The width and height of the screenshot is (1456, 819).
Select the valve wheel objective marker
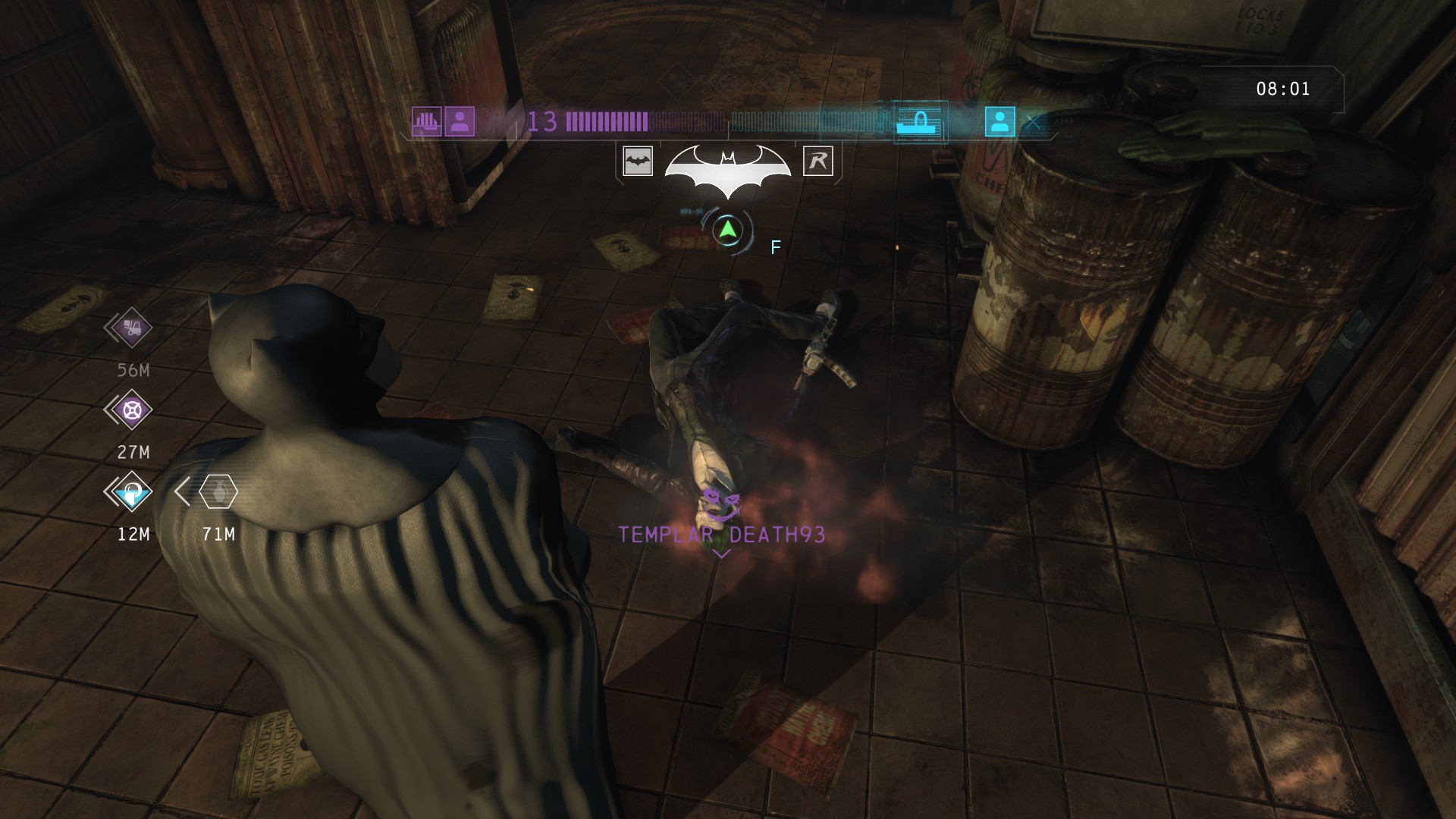[133, 410]
